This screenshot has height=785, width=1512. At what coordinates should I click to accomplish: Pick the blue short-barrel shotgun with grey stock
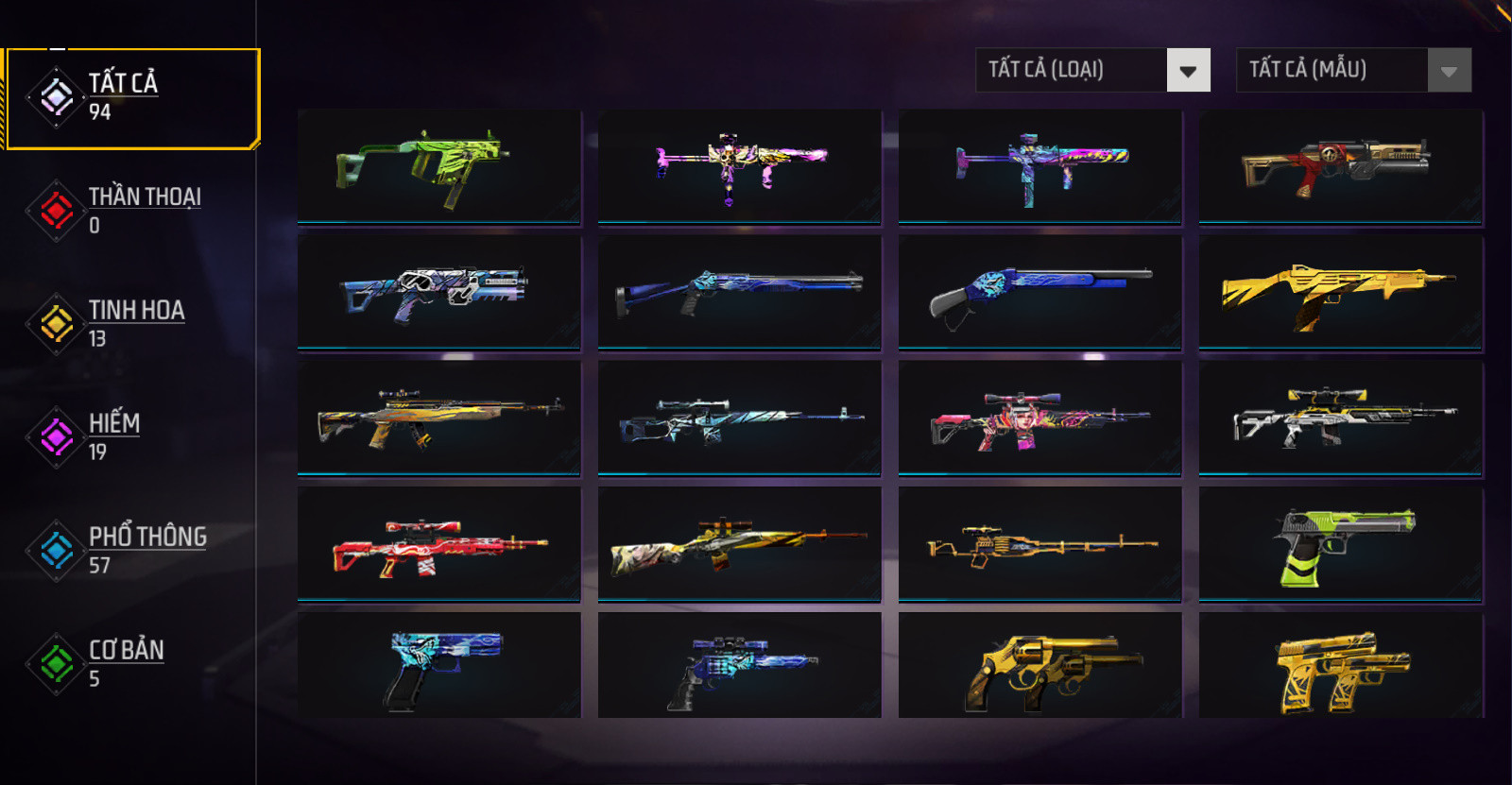(1039, 292)
